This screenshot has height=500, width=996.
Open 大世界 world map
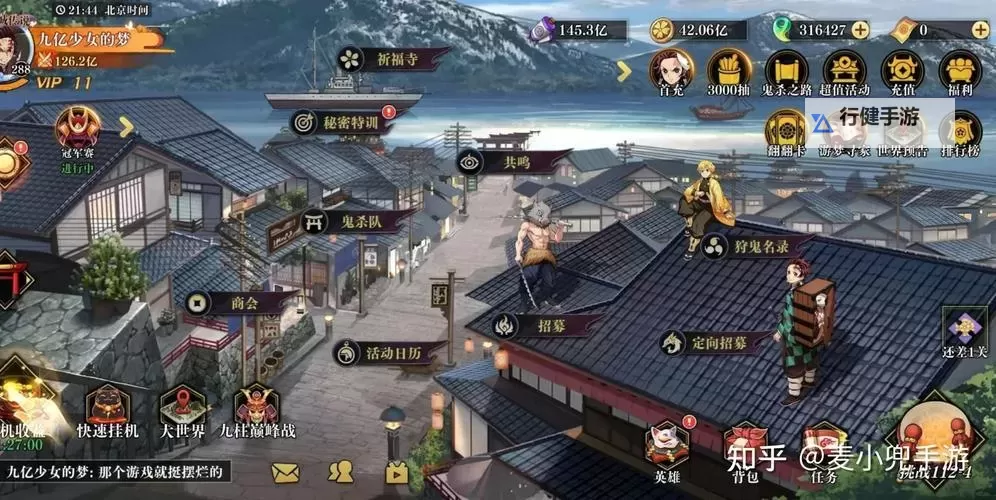[183, 412]
